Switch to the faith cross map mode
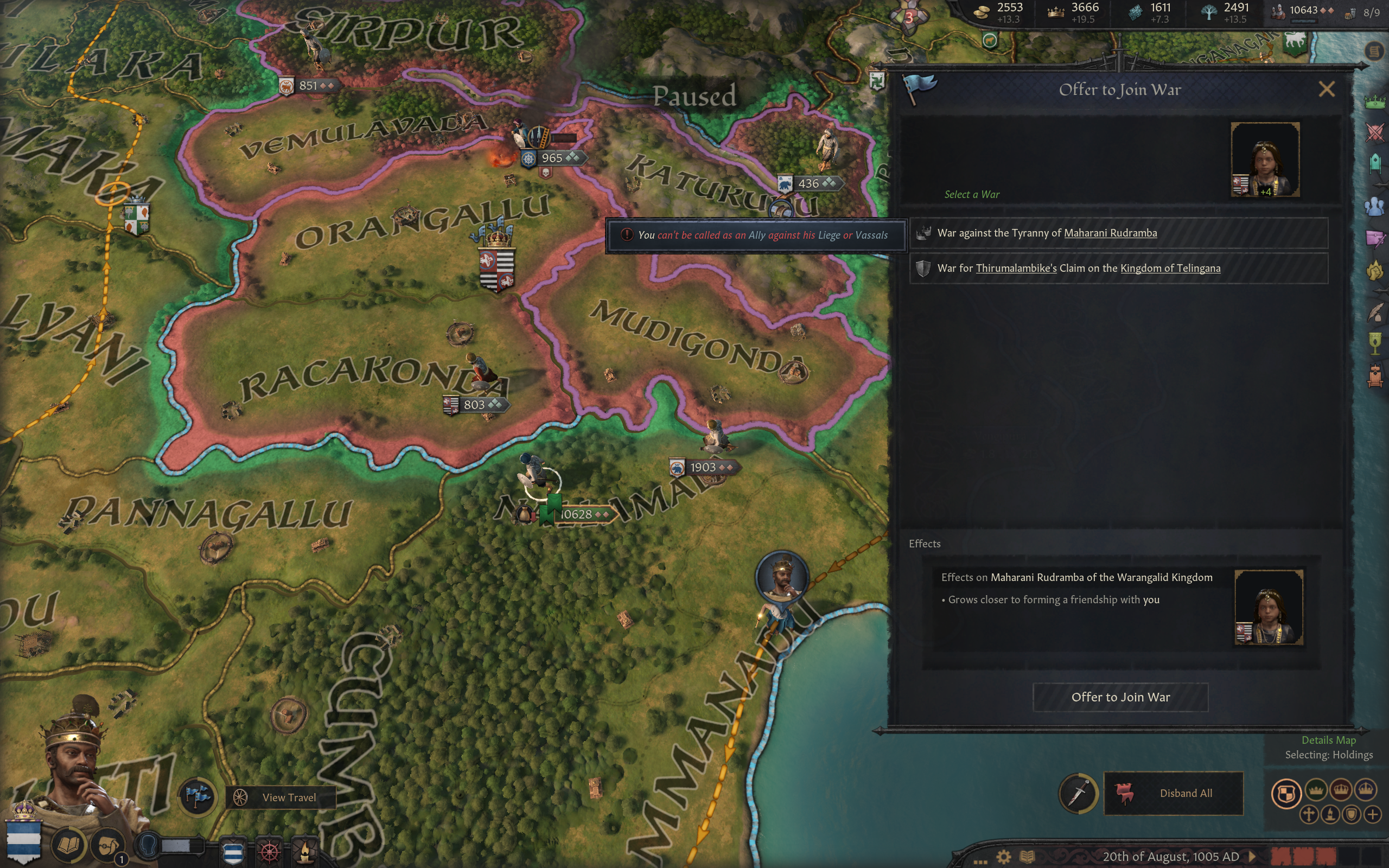 [x=1309, y=814]
